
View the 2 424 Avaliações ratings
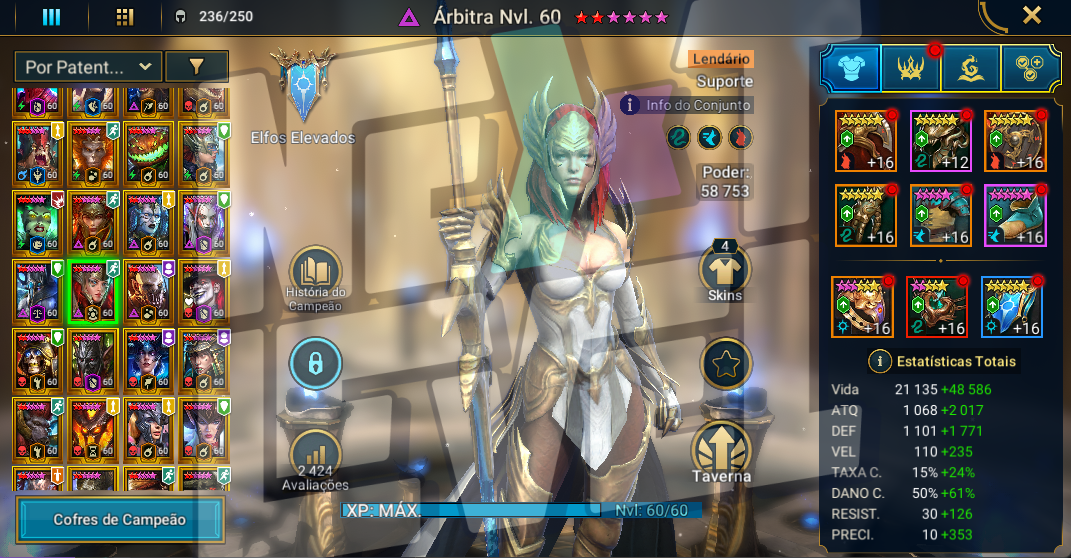316,458
